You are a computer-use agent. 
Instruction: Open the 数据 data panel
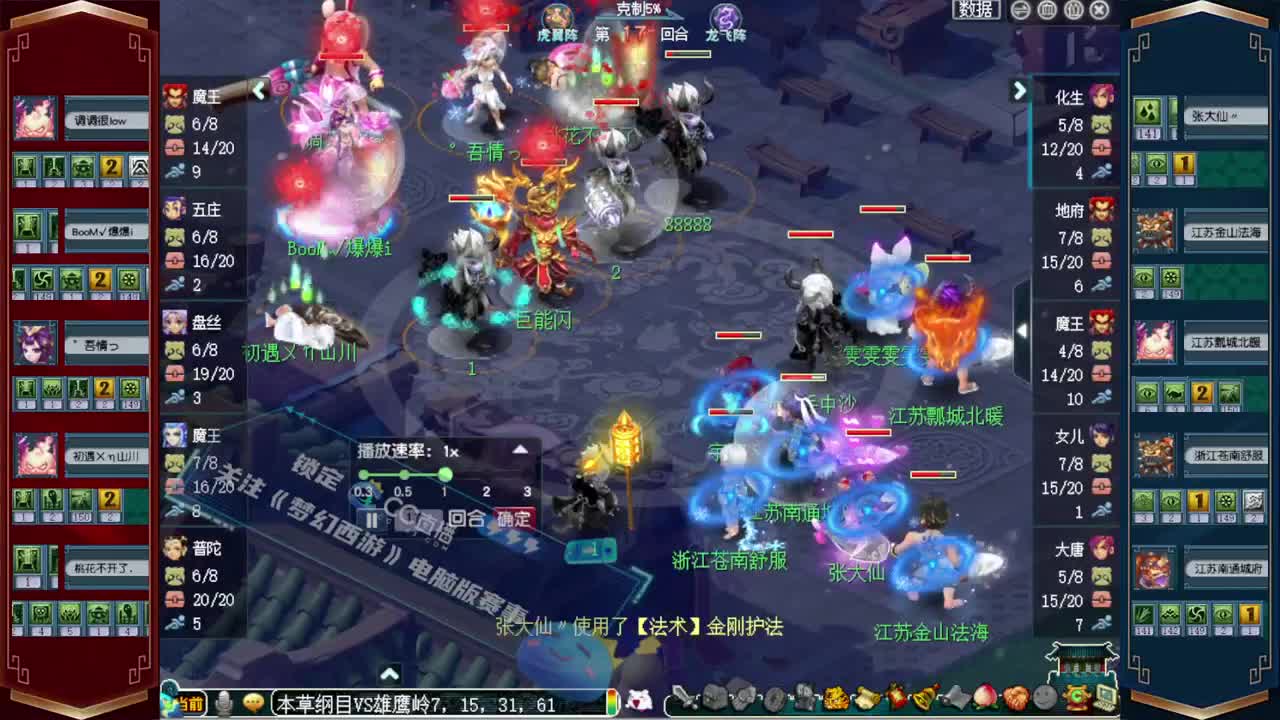tap(975, 8)
